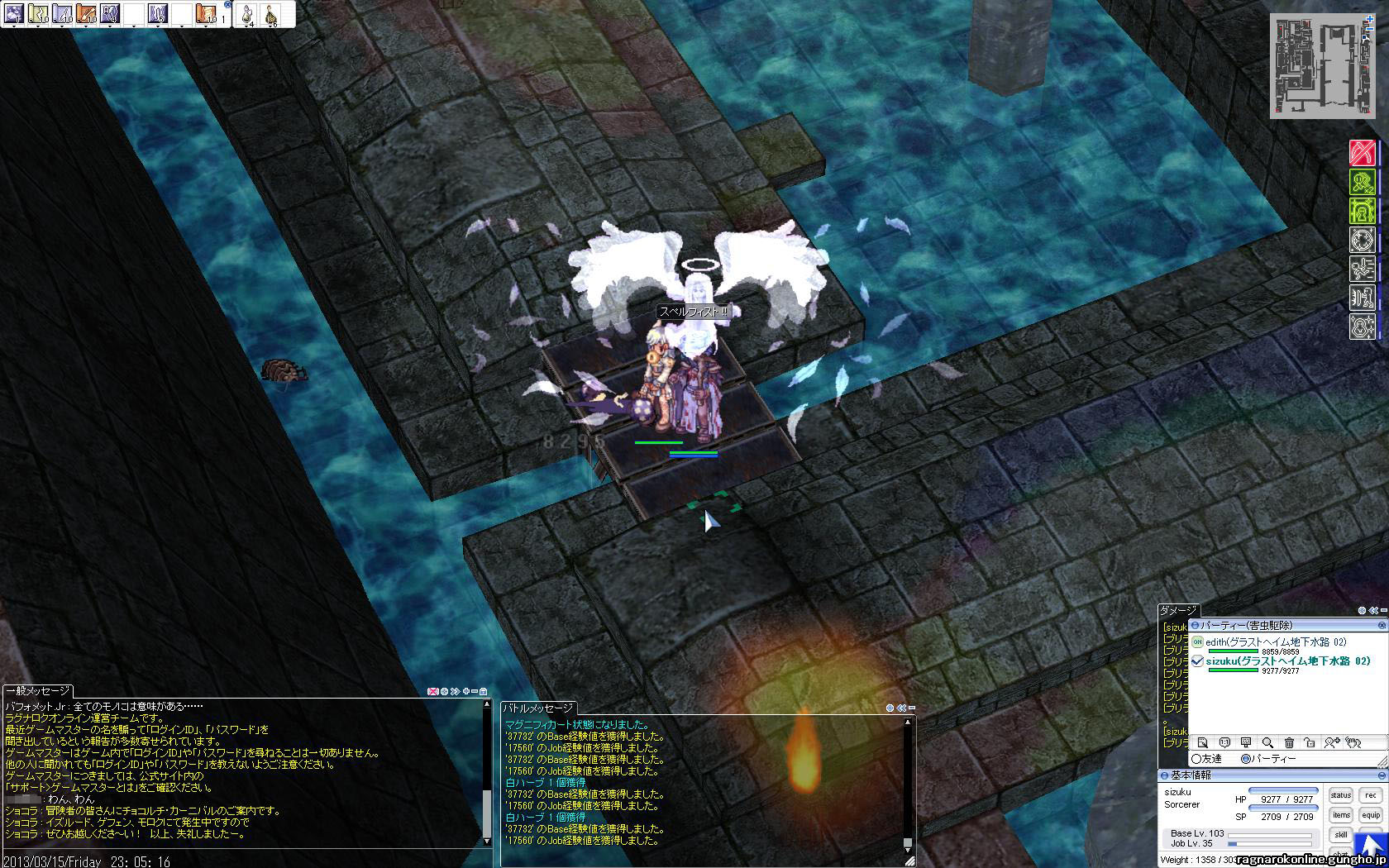The height and width of the screenshot is (868, 1389).
Task: Select the パーティー radio option
Action: [1246, 759]
